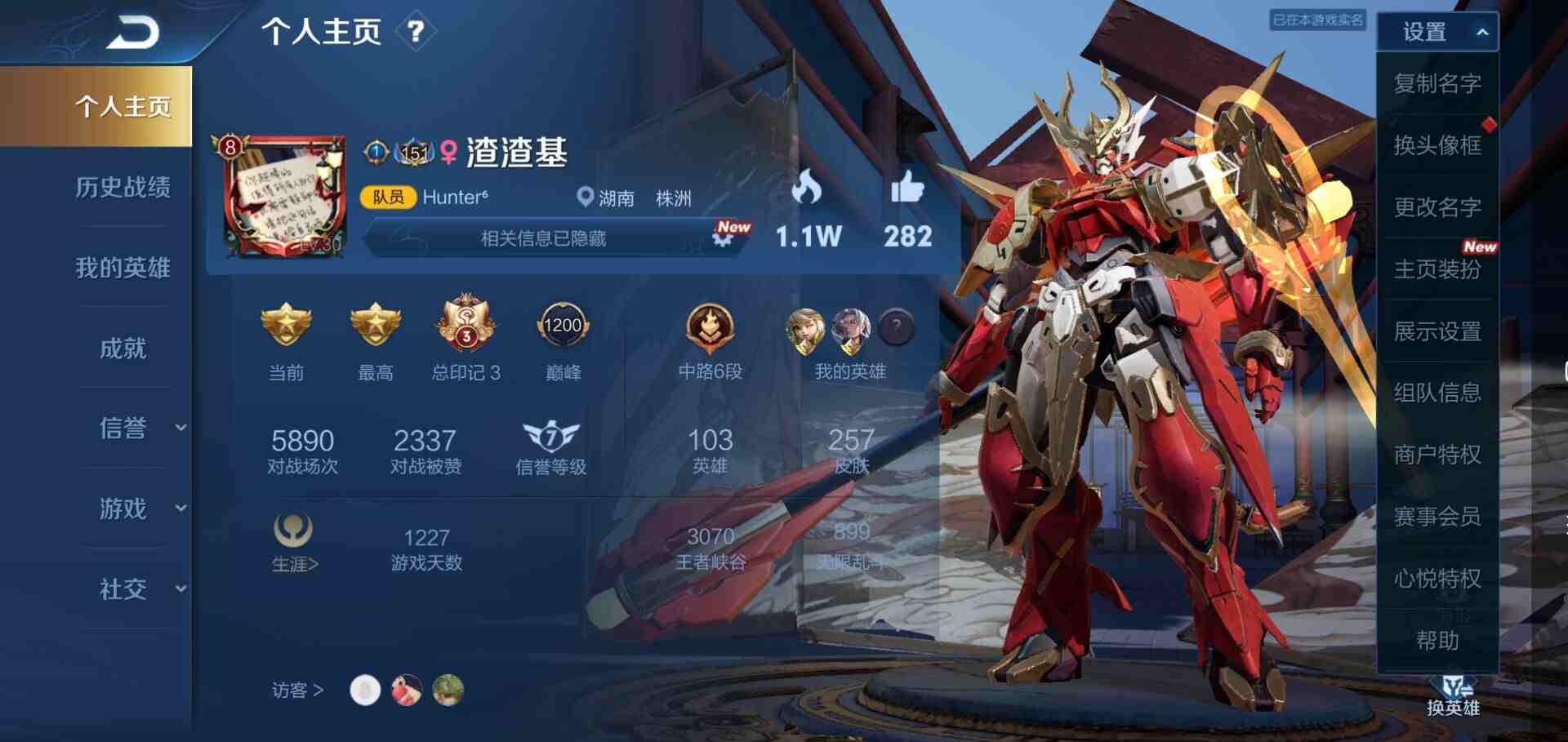Open the 帮助 menu entry
Viewport: 1568px width, 742px height.
pyautogui.click(x=1437, y=641)
